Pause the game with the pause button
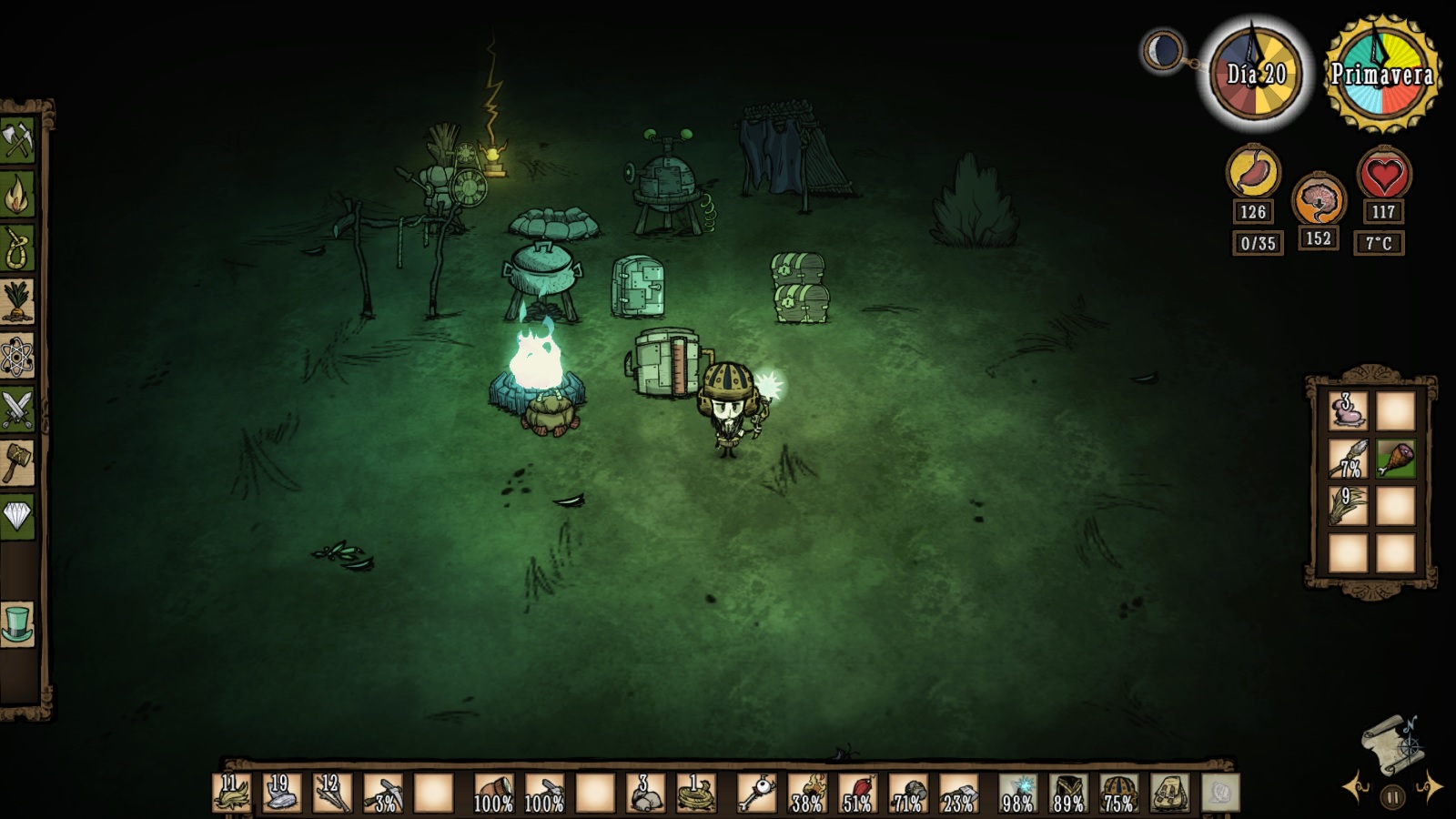This screenshot has height=819, width=1456. 1392,797
